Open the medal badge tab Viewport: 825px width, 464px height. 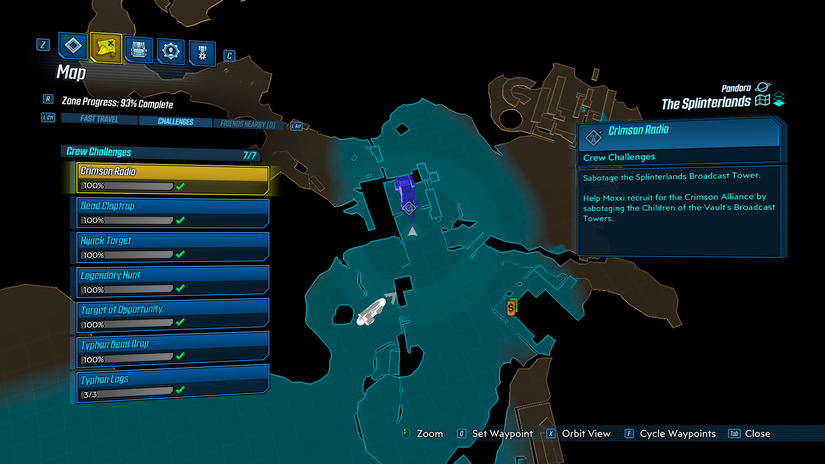(203, 49)
